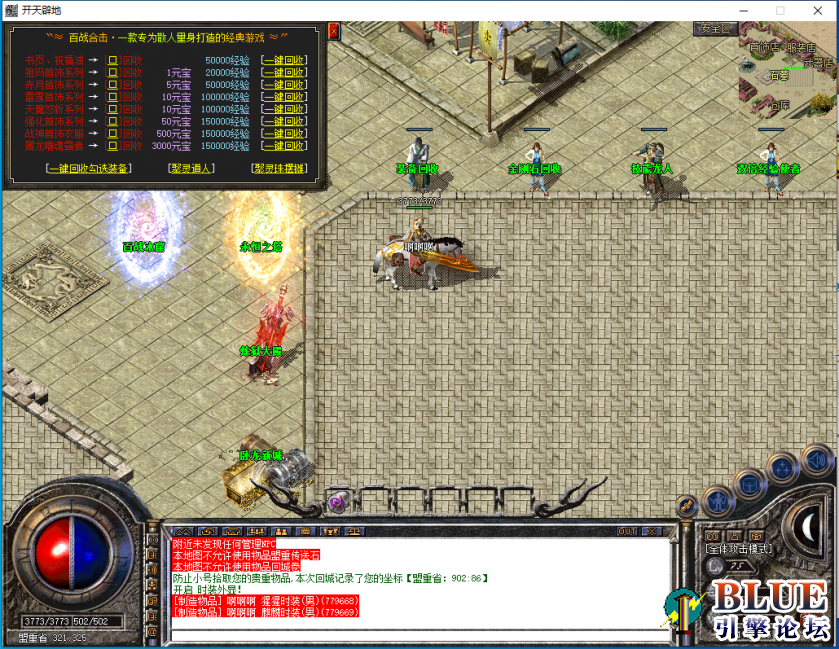Click the OUT button above chat
The image size is (839, 649).
[x=627, y=531]
